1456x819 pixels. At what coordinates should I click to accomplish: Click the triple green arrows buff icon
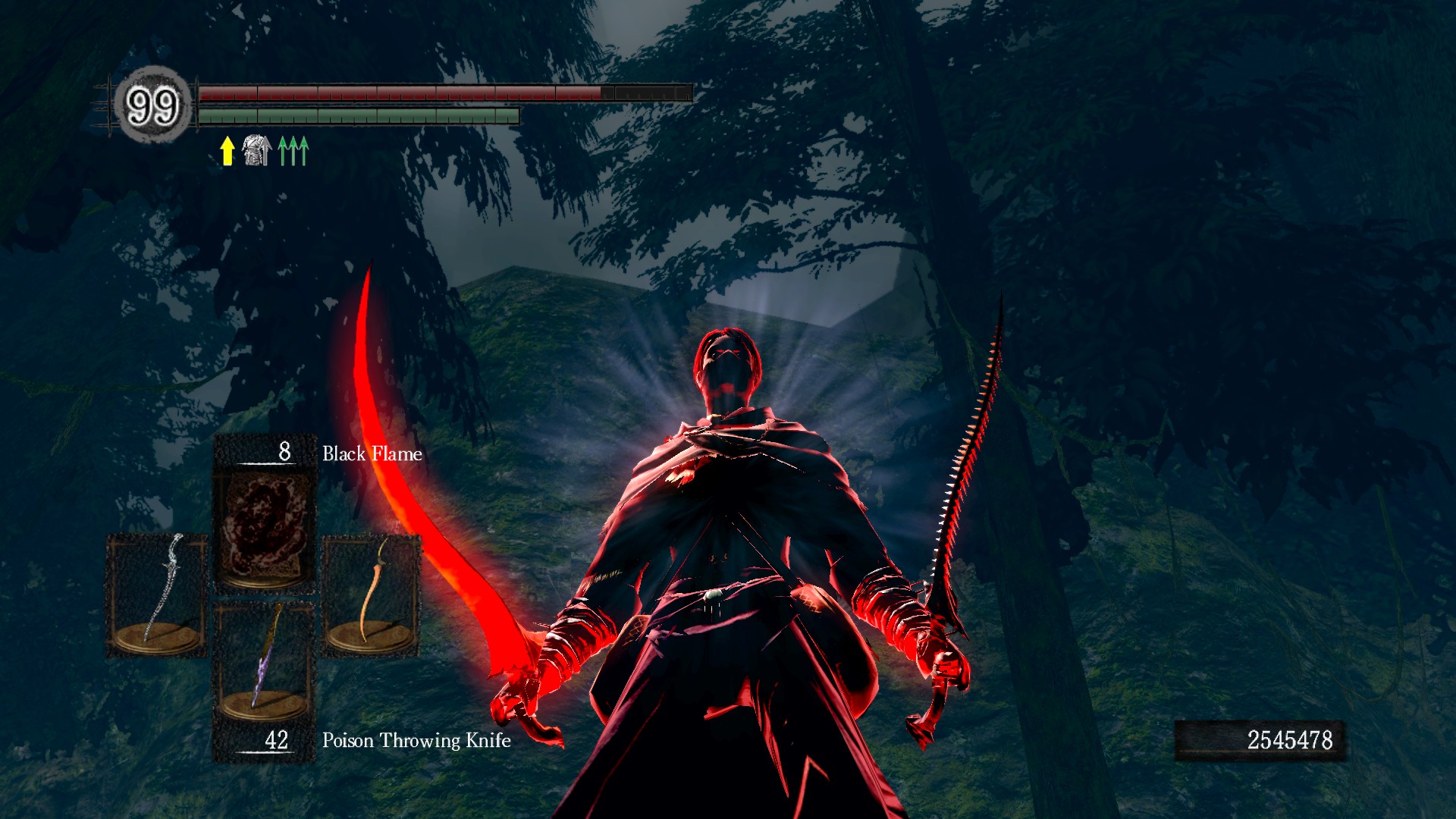pos(293,151)
